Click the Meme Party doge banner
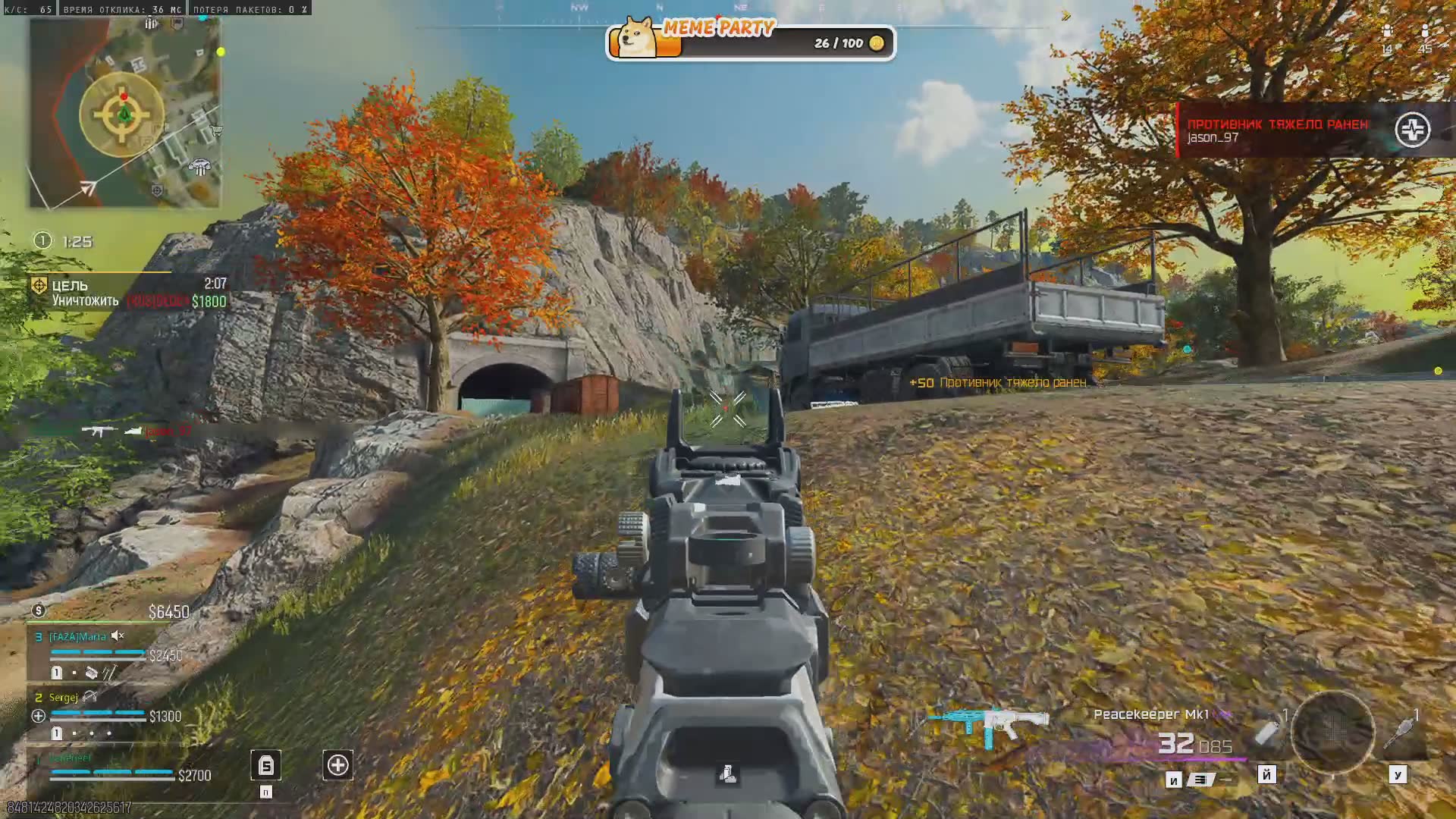Viewport: 1456px width, 819px height. pyautogui.click(x=750, y=42)
